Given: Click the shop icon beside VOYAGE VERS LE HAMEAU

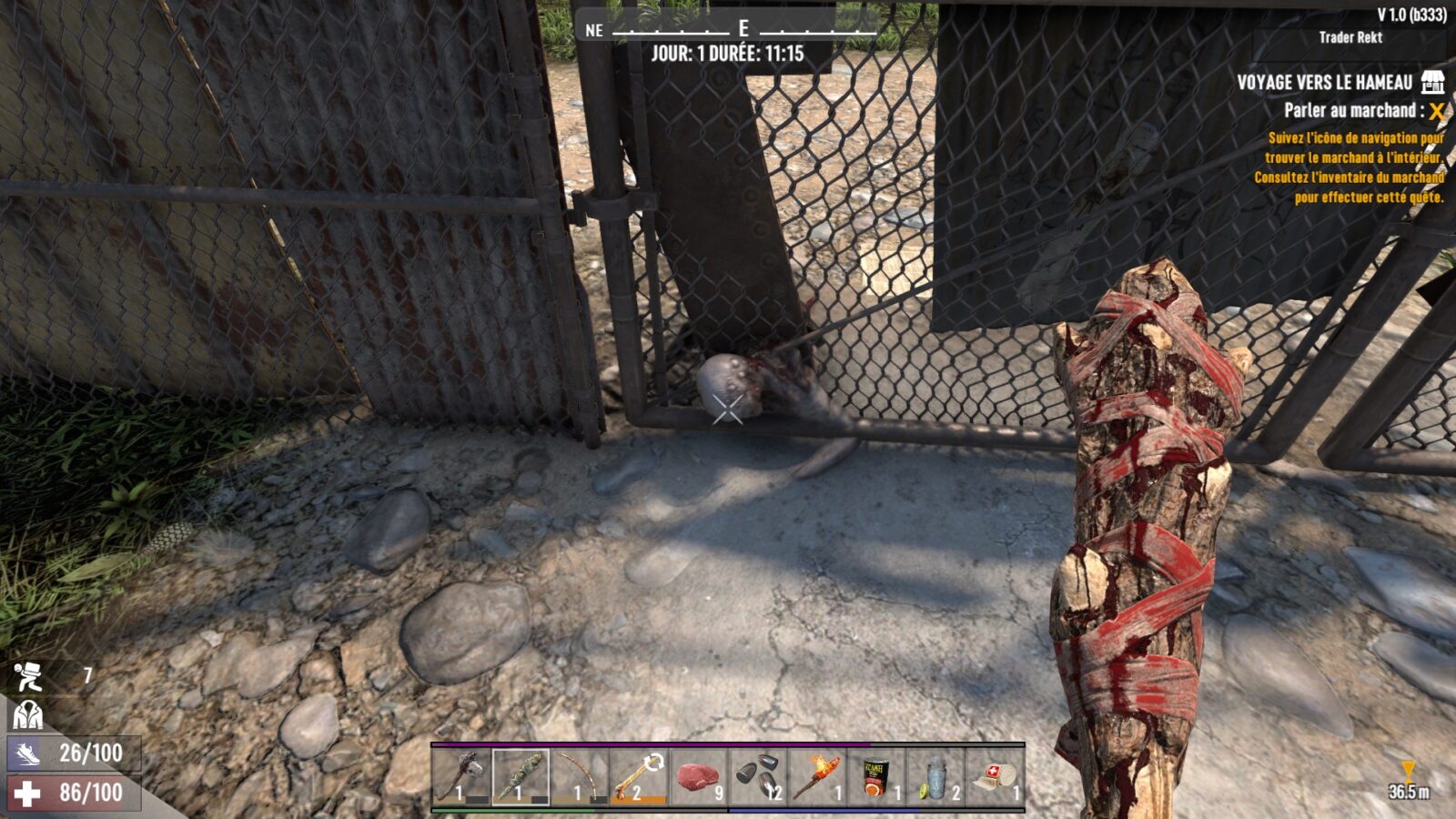Looking at the screenshot, I should (1433, 82).
